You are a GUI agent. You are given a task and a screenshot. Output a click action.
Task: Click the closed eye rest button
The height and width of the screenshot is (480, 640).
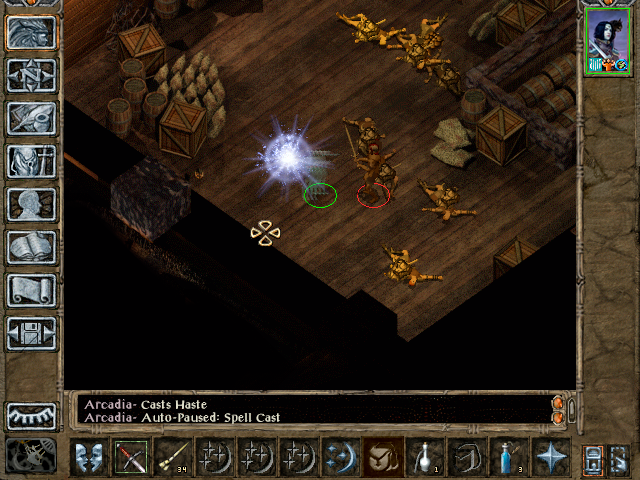(x=32, y=416)
